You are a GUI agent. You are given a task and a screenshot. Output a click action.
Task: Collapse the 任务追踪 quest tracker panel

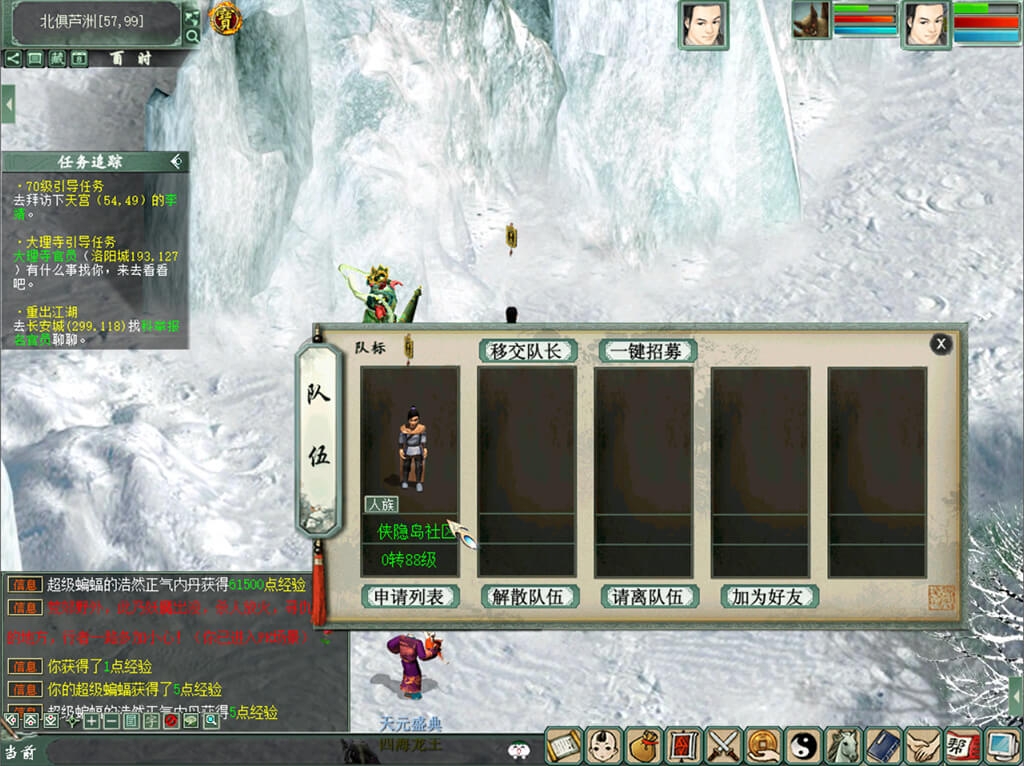[x=176, y=161]
